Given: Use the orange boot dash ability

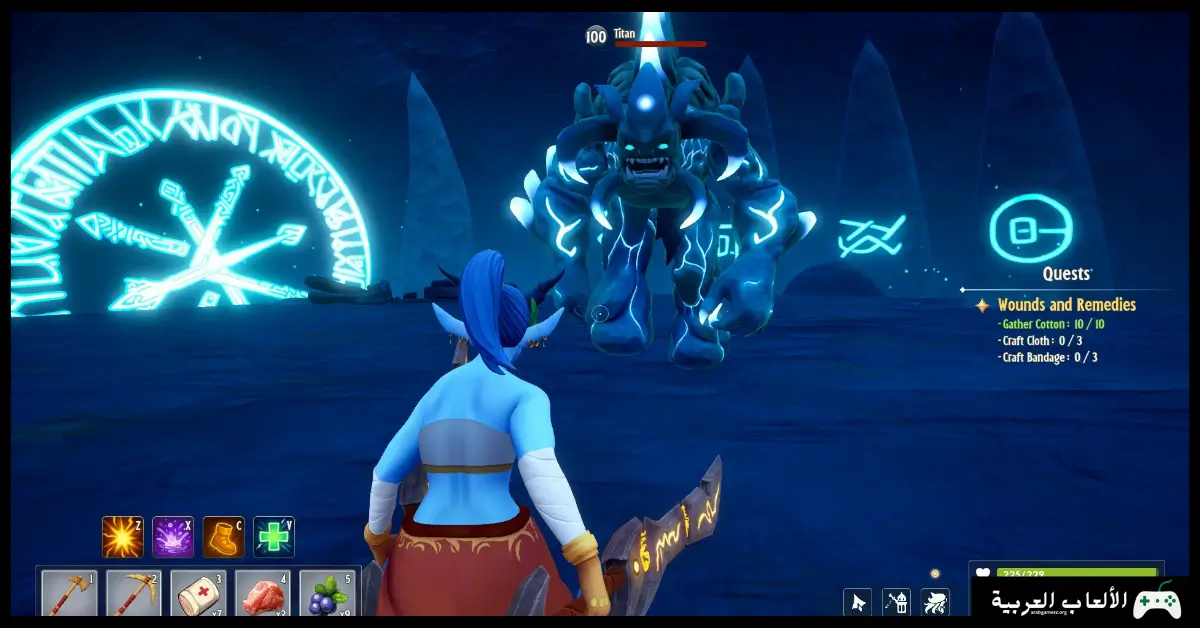Looking at the screenshot, I should click(x=223, y=537).
